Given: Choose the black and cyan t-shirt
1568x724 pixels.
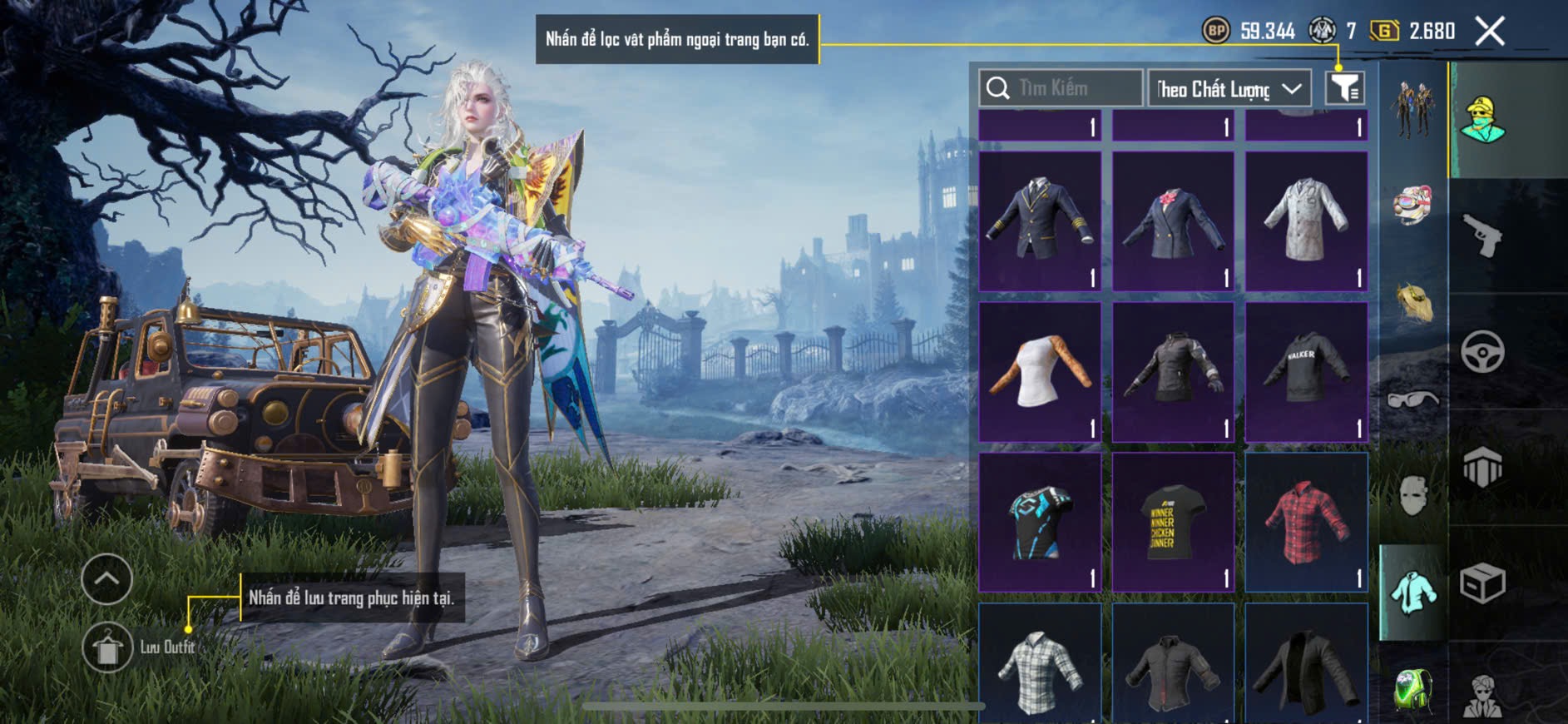Looking at the screenshot, I should coord(1040,522).
